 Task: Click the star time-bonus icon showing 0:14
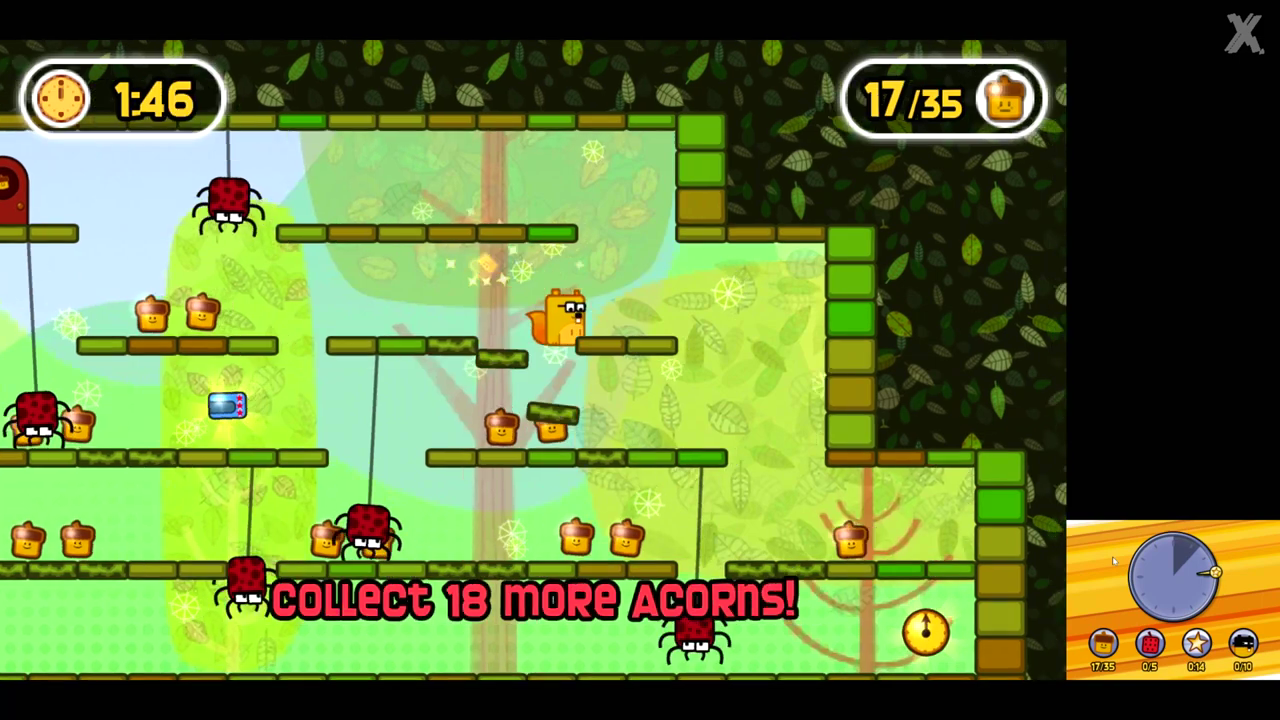(x=1196, y=643)
